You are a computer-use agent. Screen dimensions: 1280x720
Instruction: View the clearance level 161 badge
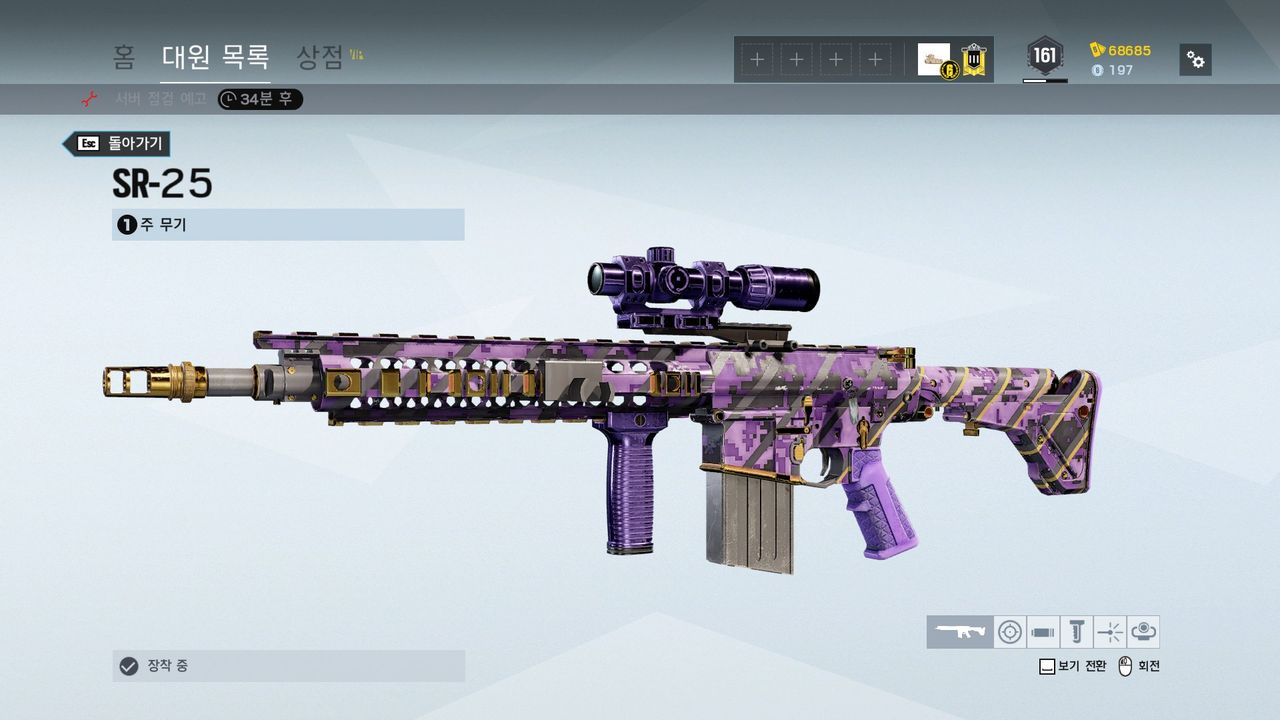1045,56
